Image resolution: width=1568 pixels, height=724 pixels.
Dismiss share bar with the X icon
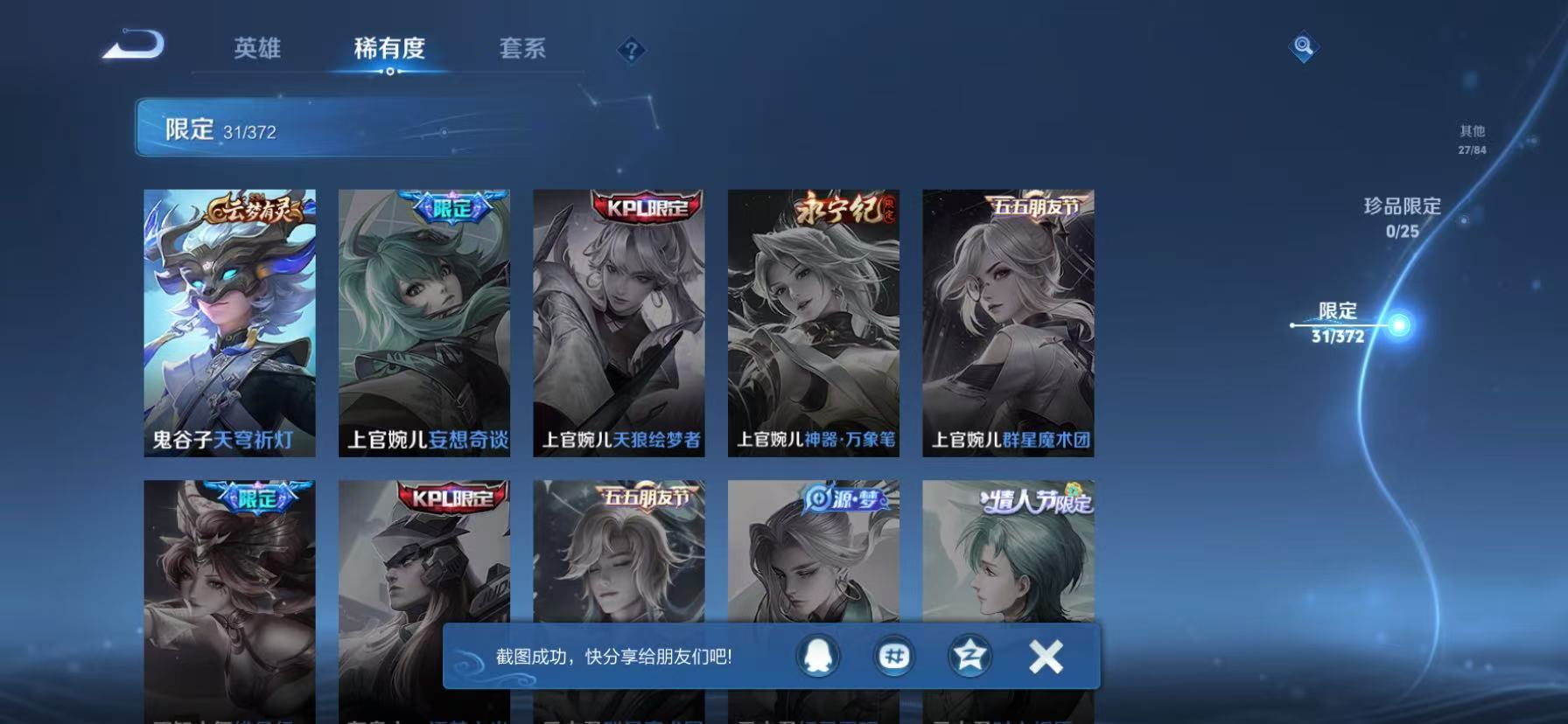click(1043, 655)
